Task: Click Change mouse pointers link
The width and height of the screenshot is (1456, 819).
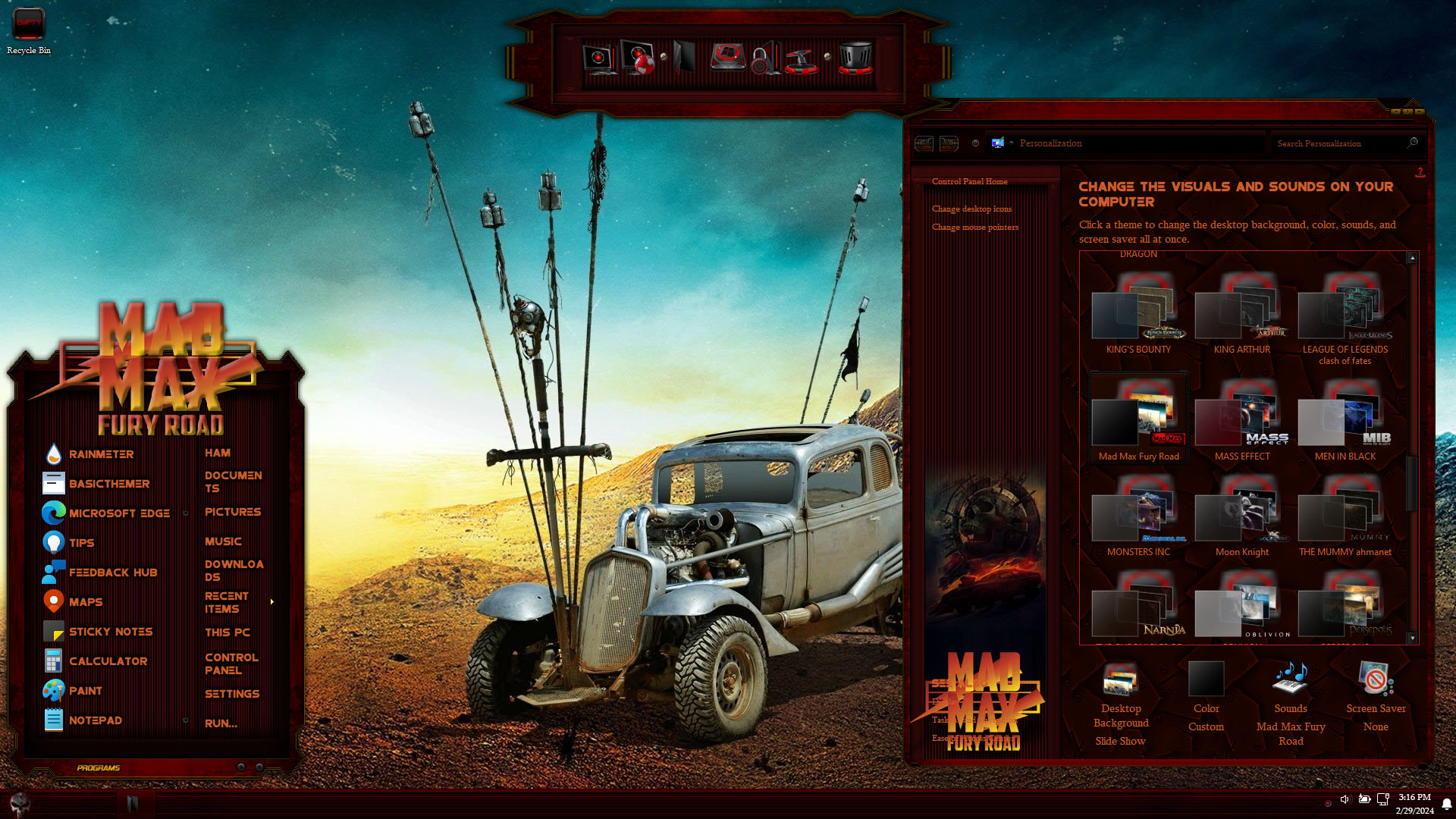Action: (975, 227)
